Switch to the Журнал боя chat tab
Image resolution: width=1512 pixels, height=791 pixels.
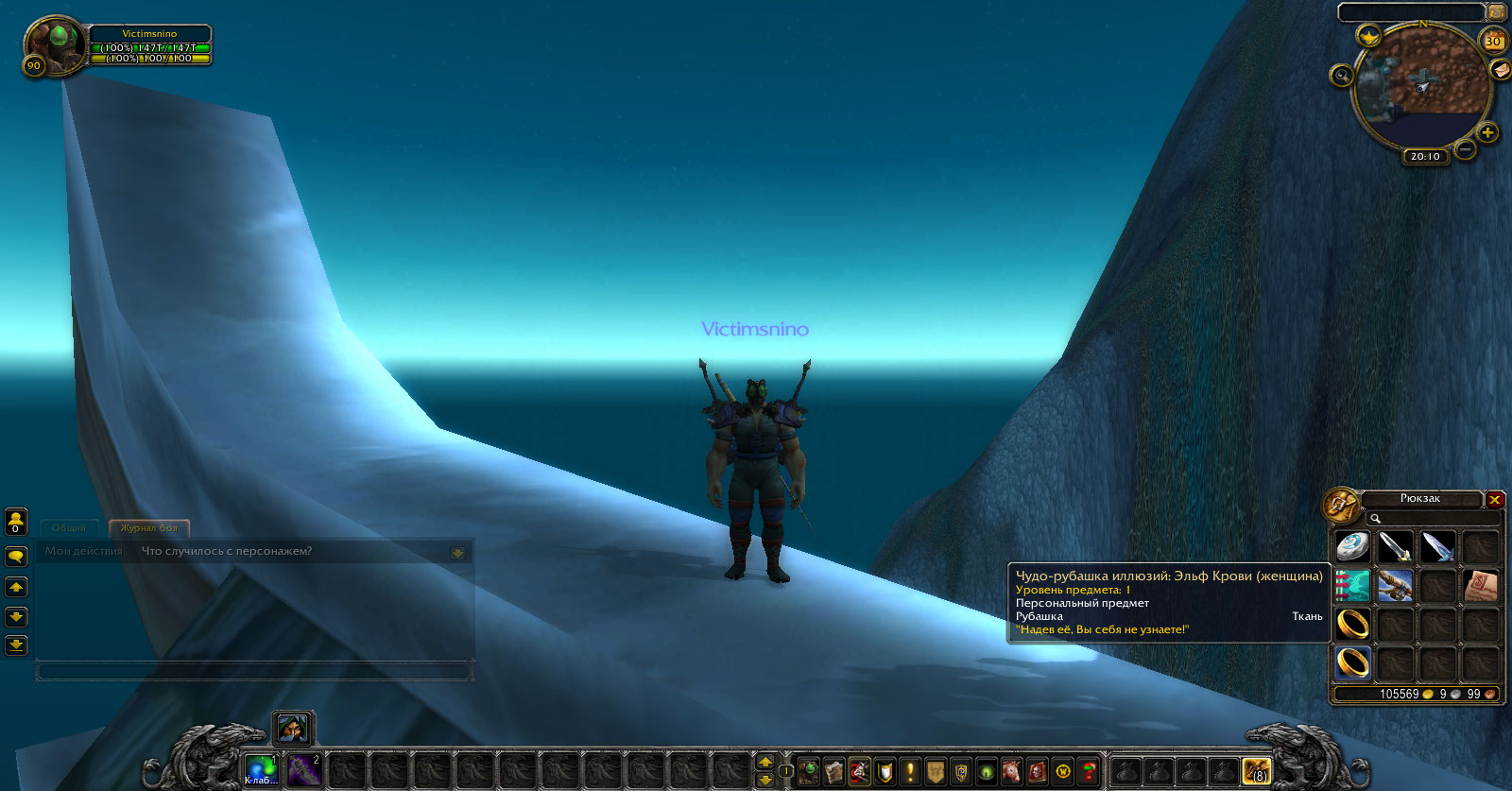tap(148, 528)
